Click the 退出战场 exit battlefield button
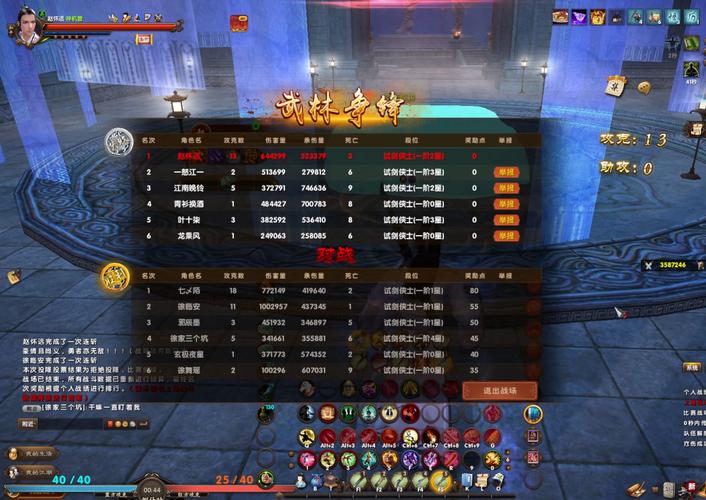This screenshot has width=706, height=500. [x=500, y=391]
